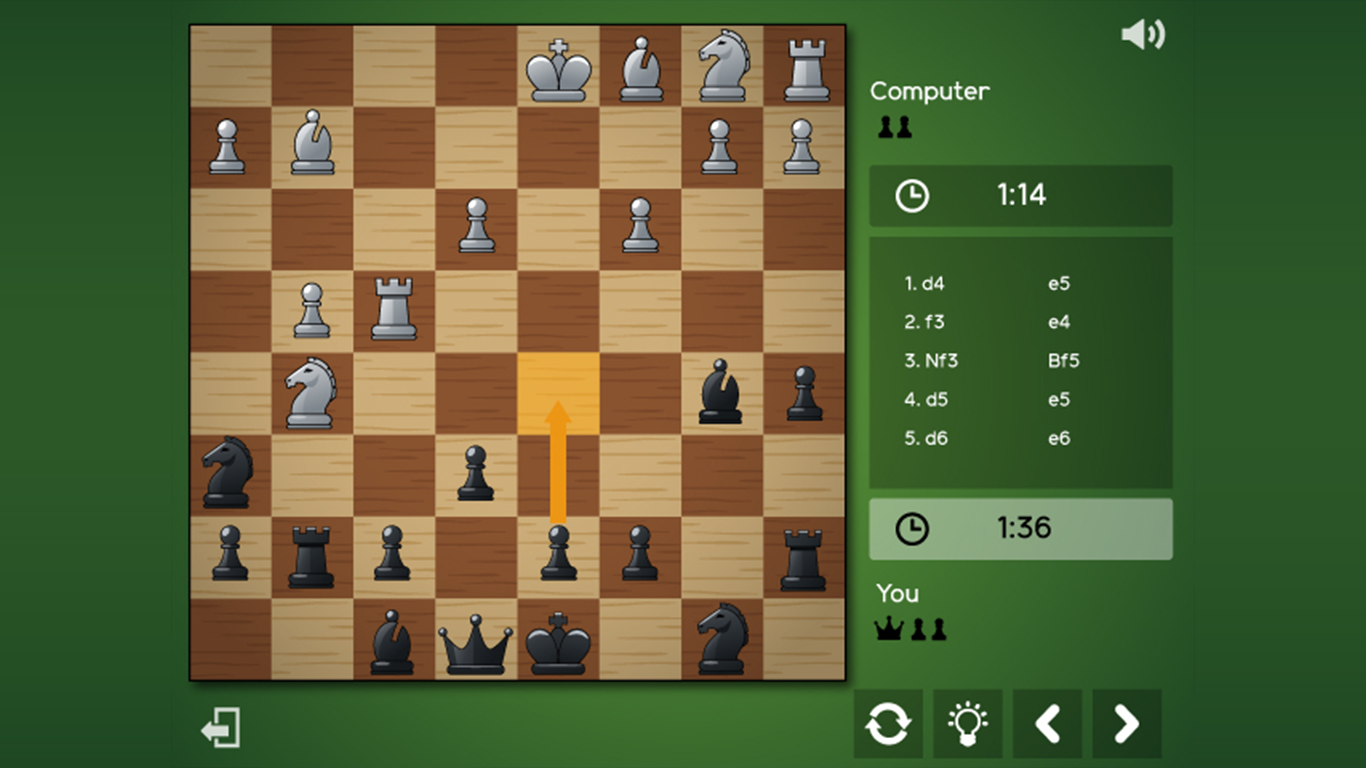Click the Computer player label
Image resolution: width=1366 pixels, height=768 pixels.
point(929,91)
